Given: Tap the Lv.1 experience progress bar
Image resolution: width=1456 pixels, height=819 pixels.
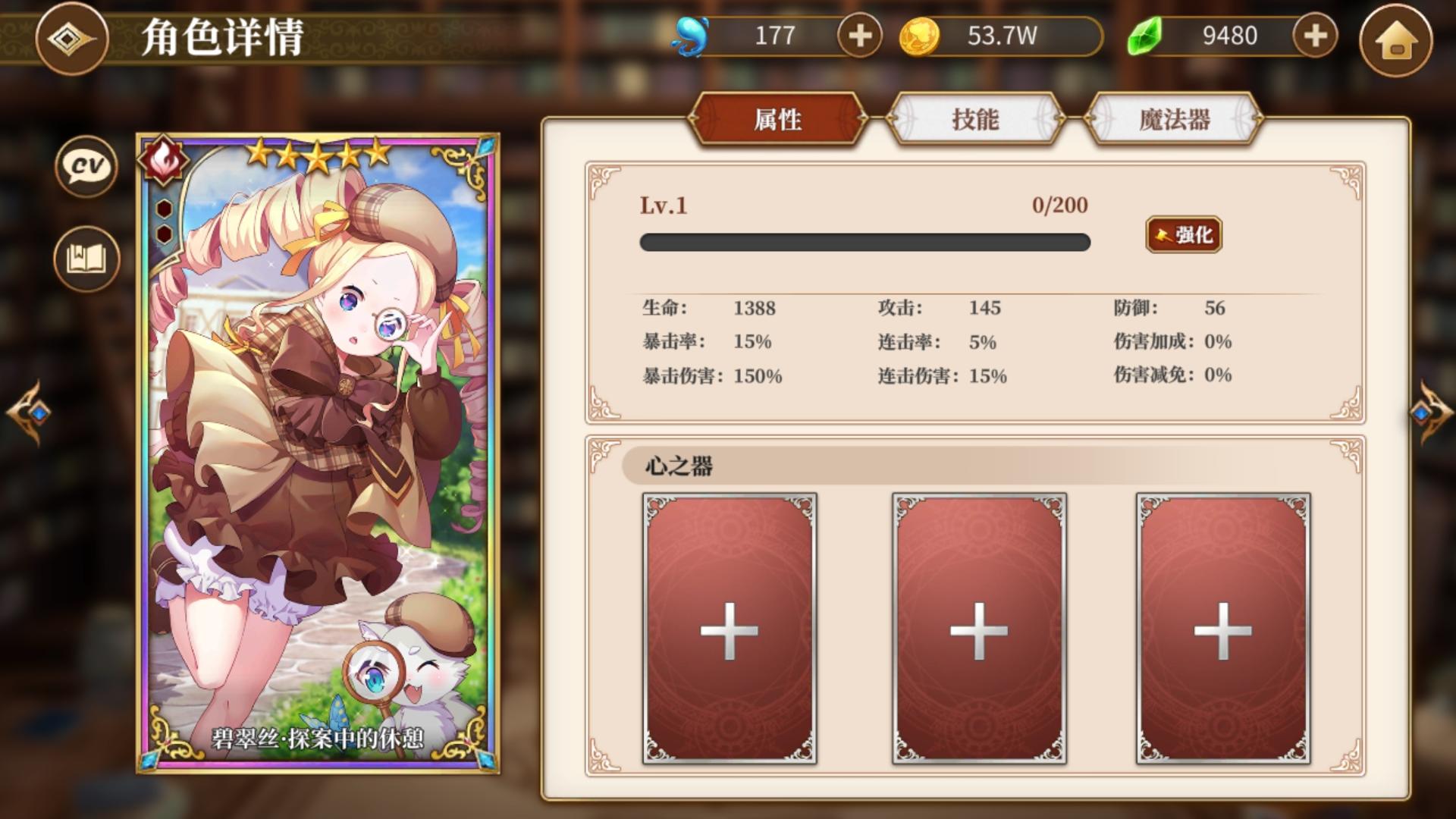Looking at the screenshot, I should [864, 241].
